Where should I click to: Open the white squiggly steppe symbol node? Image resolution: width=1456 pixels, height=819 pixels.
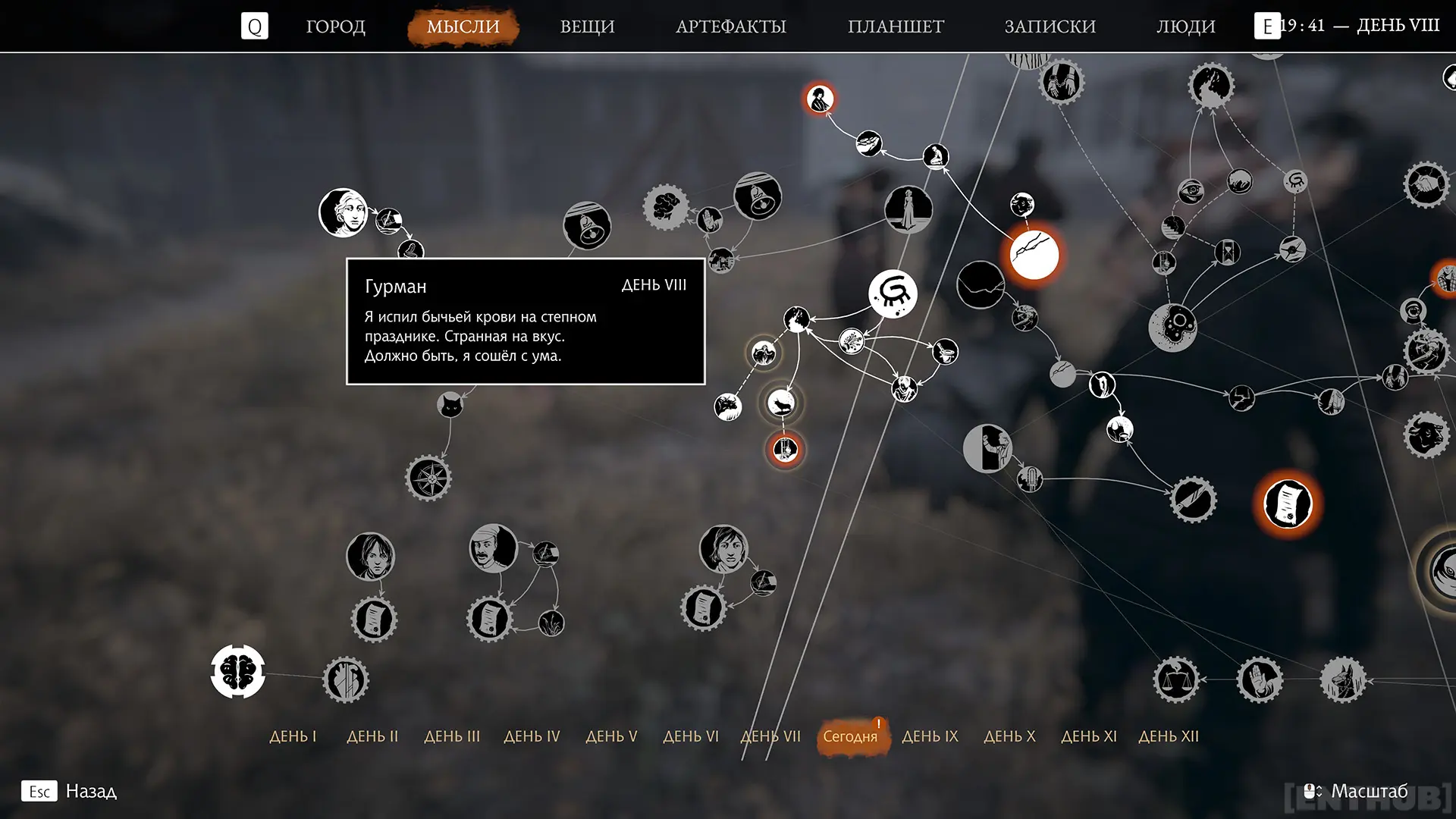[x=893, y=293]
